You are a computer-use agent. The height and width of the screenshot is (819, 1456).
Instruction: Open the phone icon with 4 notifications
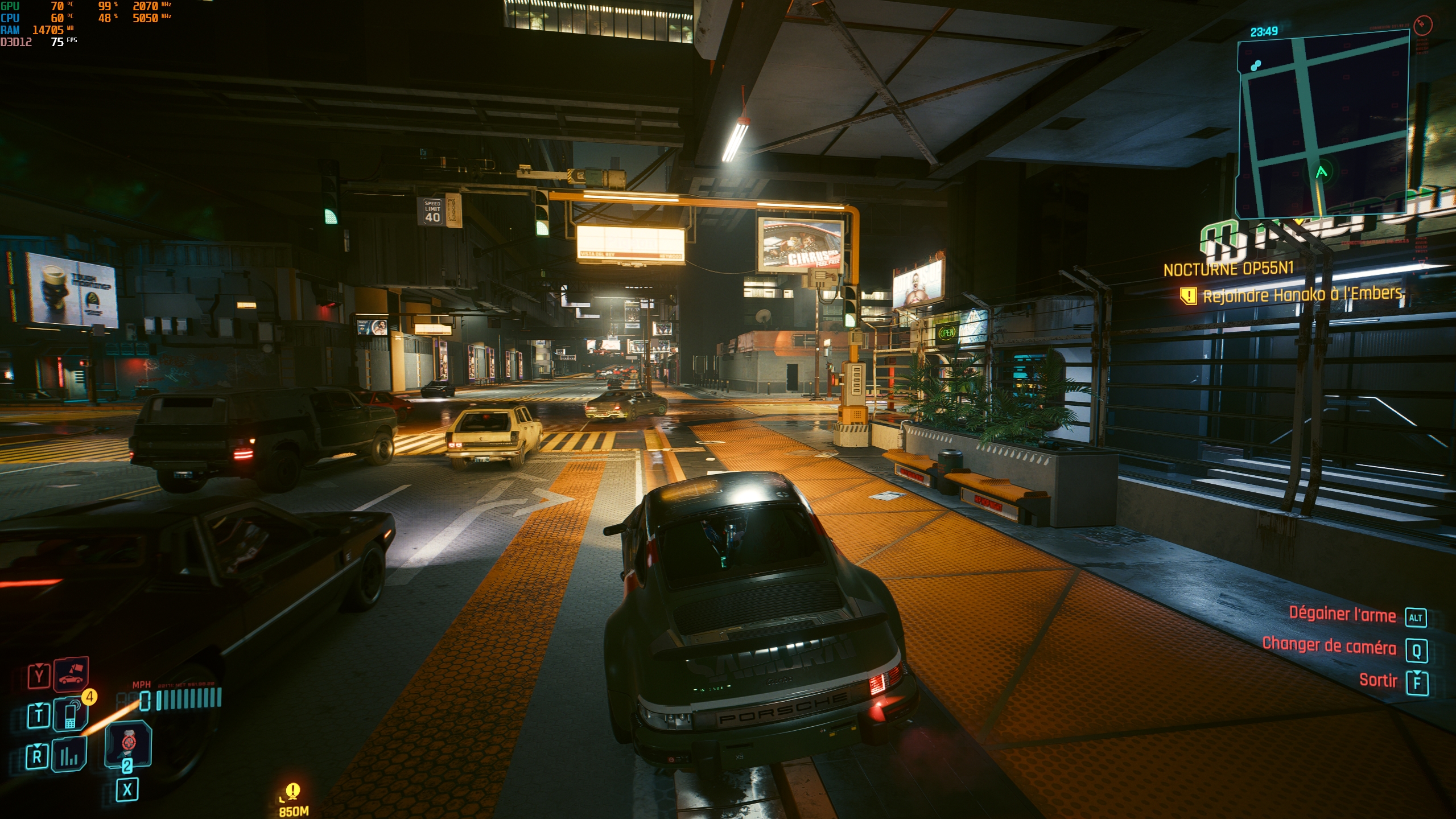pyautogui.click(x=71, y=714)
